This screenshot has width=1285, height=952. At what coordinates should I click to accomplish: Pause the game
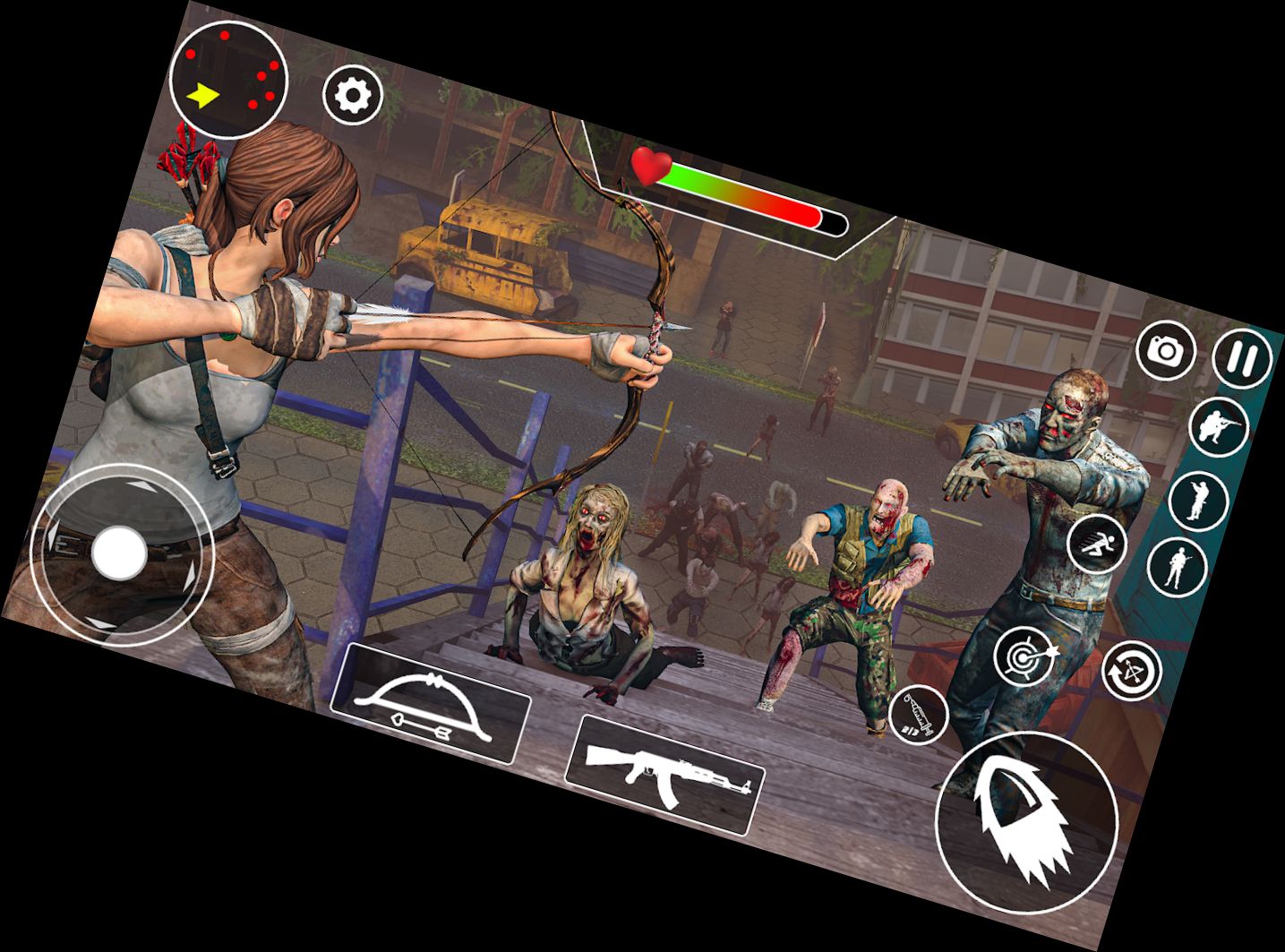tap(1238, 358)
